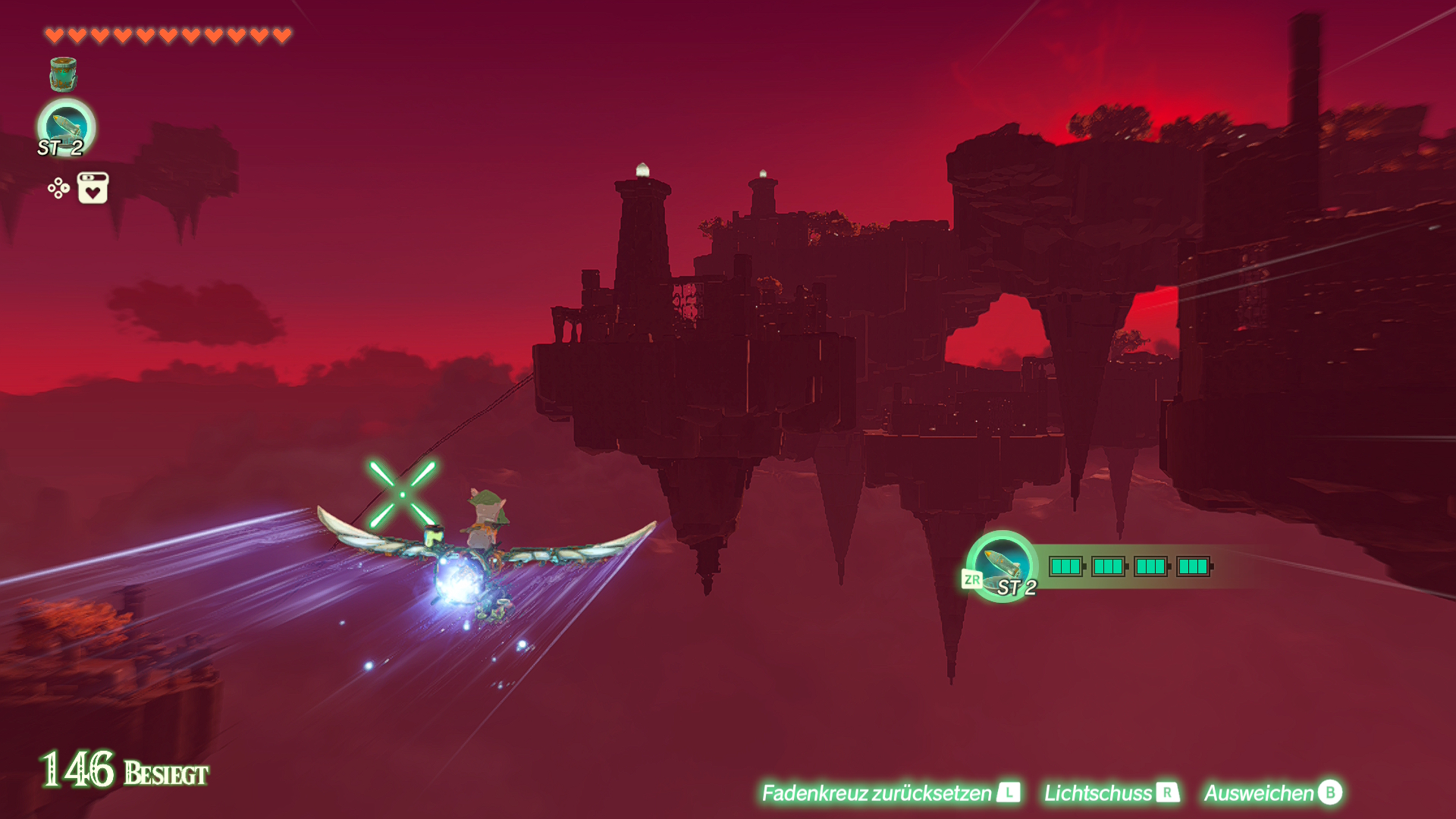Use the heart recovery item icon
Screen dimensions: 1456x819
click(93, 188)
